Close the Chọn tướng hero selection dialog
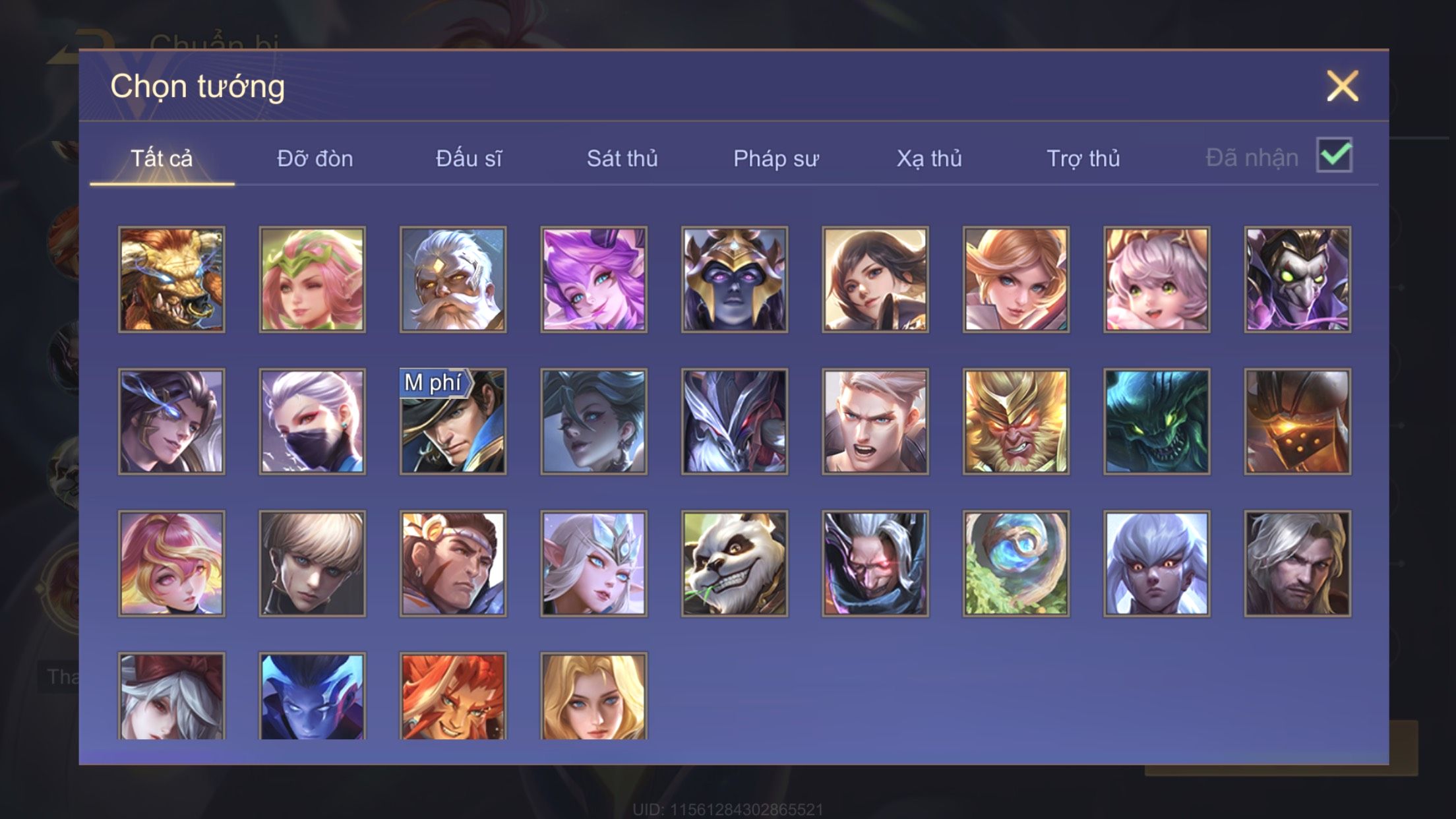This screenshot has width=1456, height=819. click(1343, 86)
